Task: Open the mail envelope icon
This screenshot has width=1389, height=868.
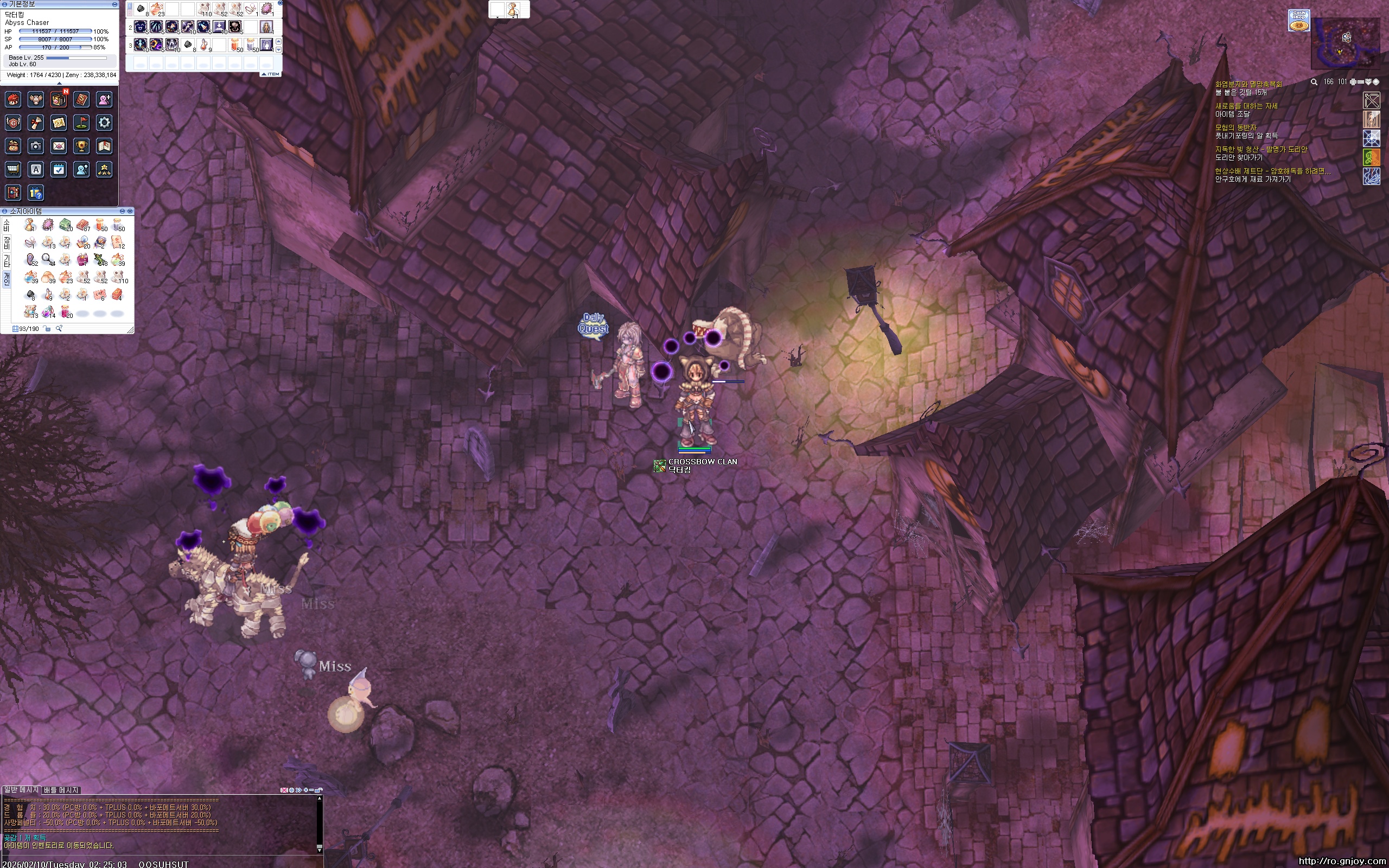Action: pos(59,146)
